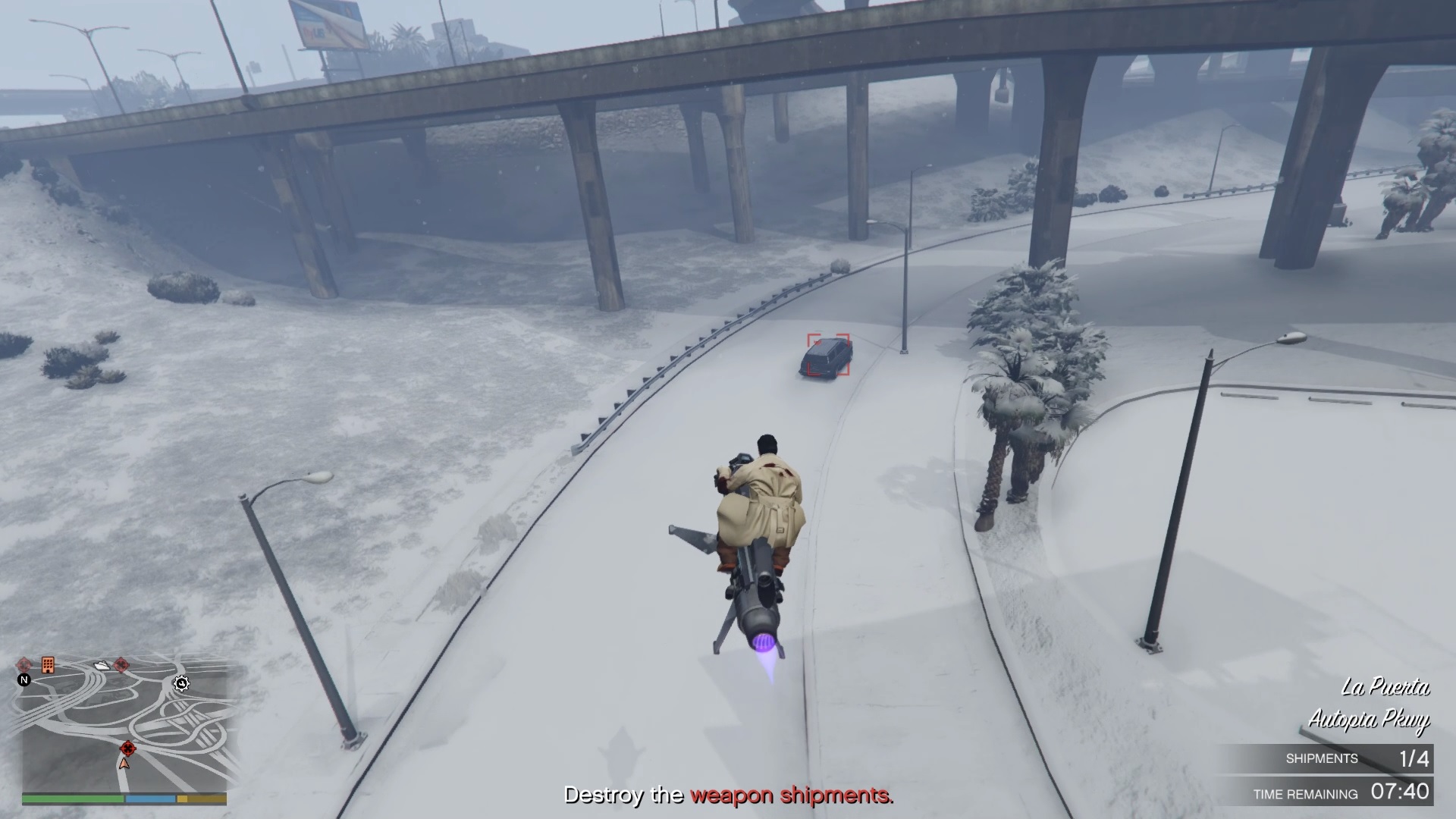
Task: Select the leftmost faded enemy blip on minimap
Action: (x=24, y=665)
